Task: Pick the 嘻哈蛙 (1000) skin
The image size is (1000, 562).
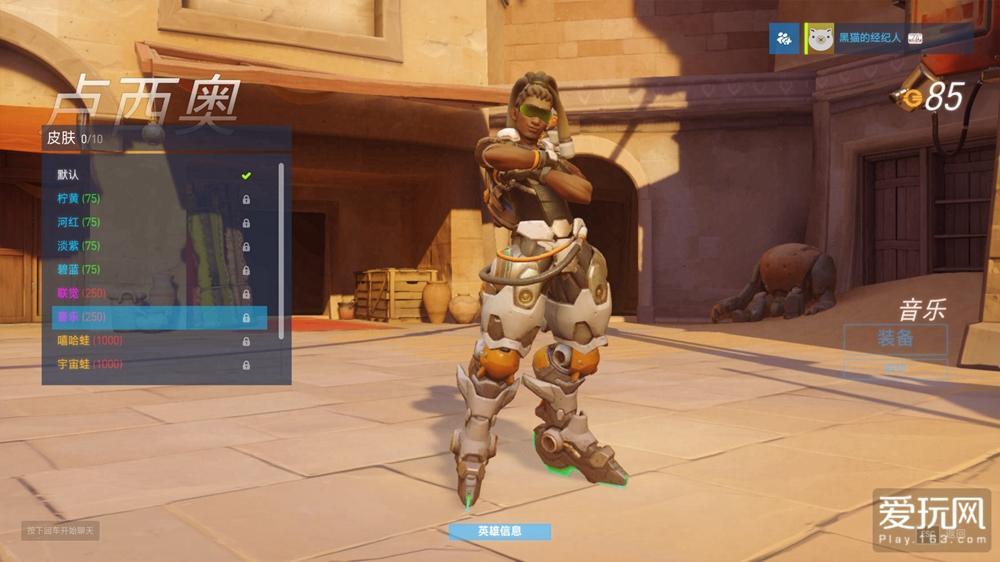Action: tap(152, 341)
